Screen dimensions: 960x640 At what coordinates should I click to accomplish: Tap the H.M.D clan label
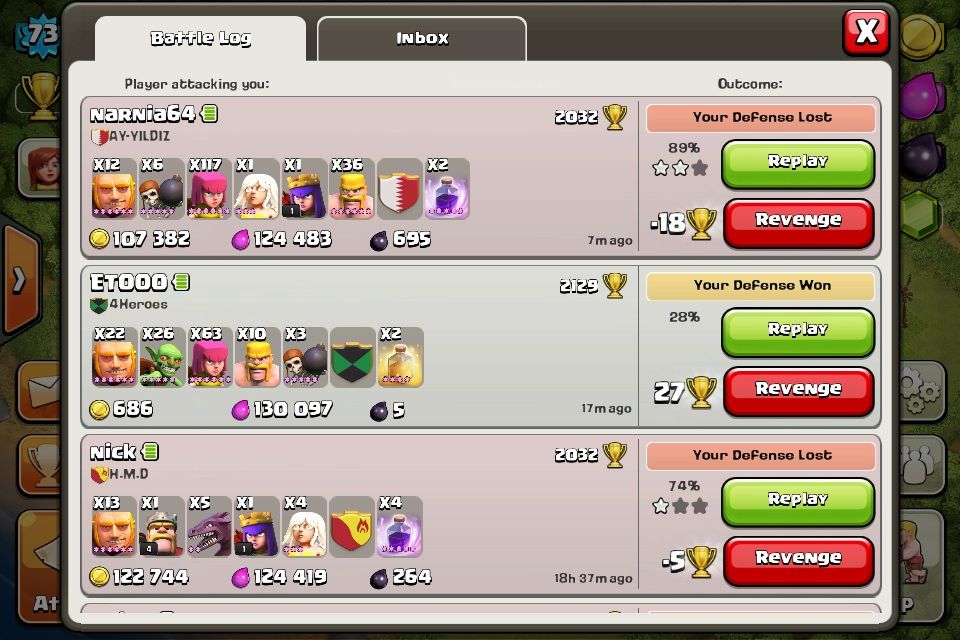[128, 474]
